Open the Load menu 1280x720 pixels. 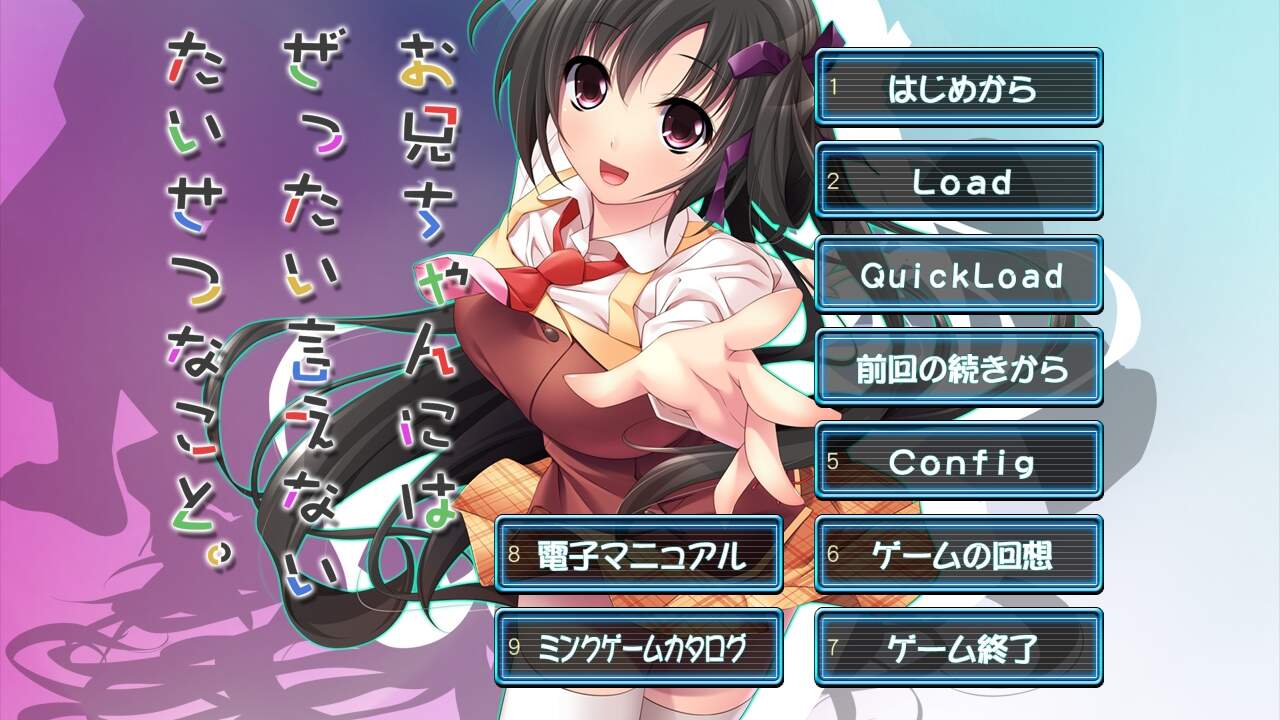(x=959, y=181)
